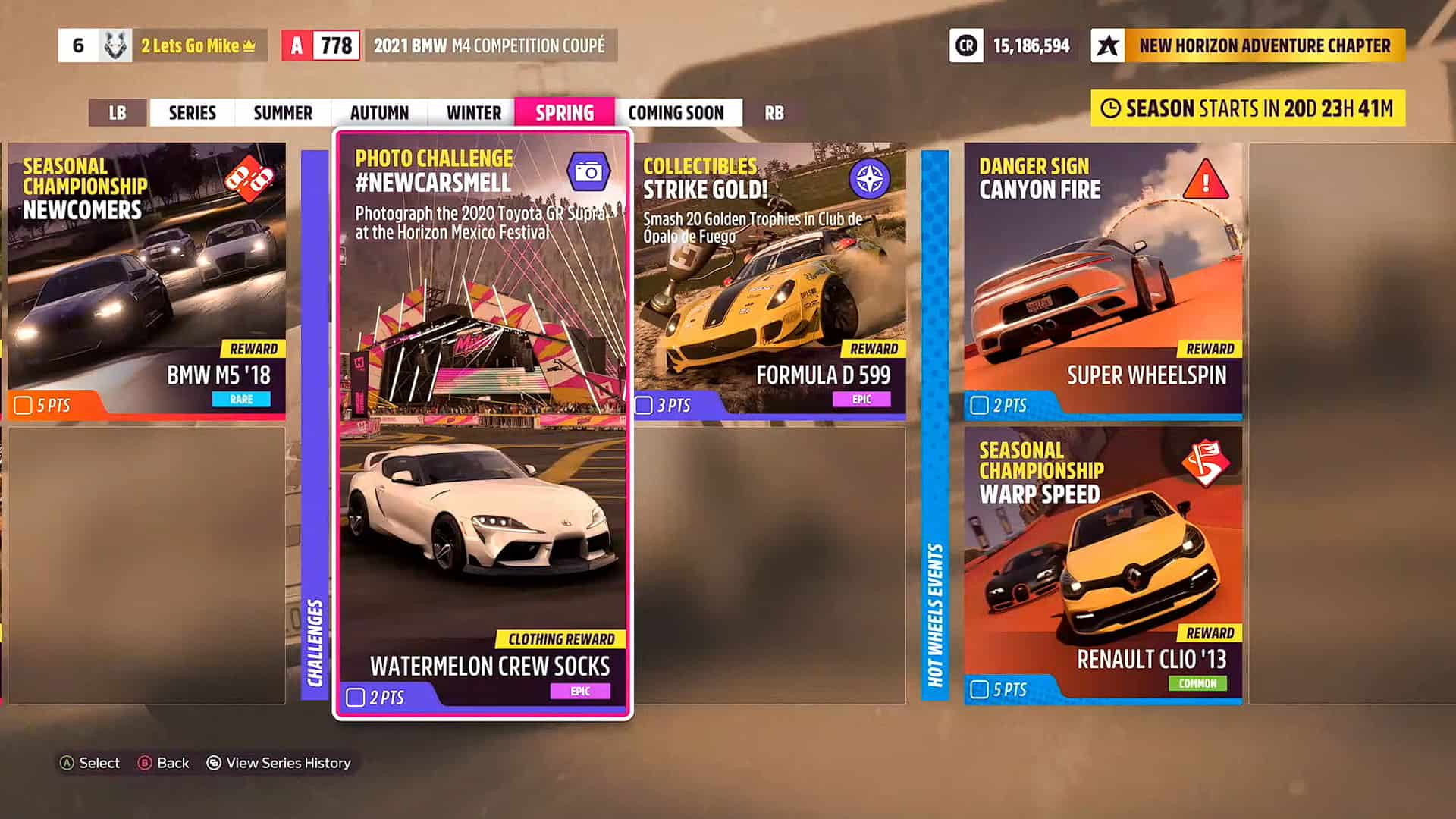Image resolution: width=1456 pixels, height=819 pixels.
Task: Click the CR credits icon near the balance
Action: (966, 46)
